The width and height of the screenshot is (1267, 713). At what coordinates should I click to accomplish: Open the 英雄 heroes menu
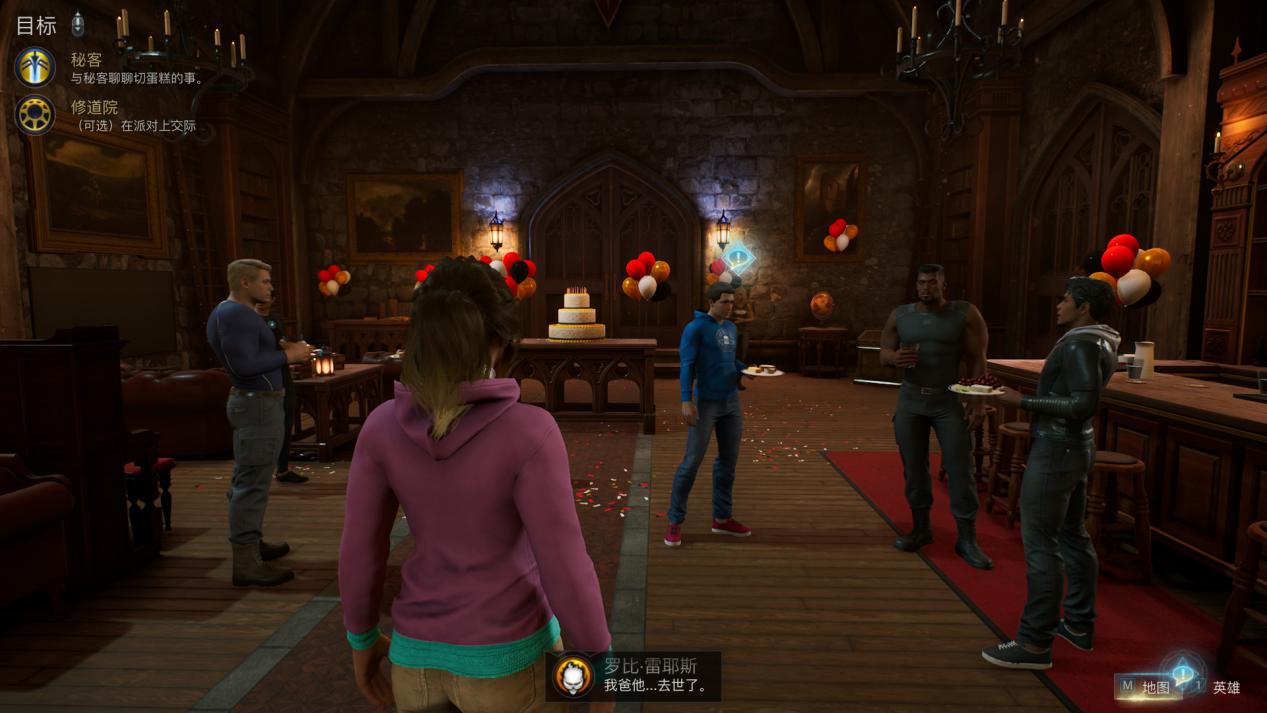coord(1226,687)
